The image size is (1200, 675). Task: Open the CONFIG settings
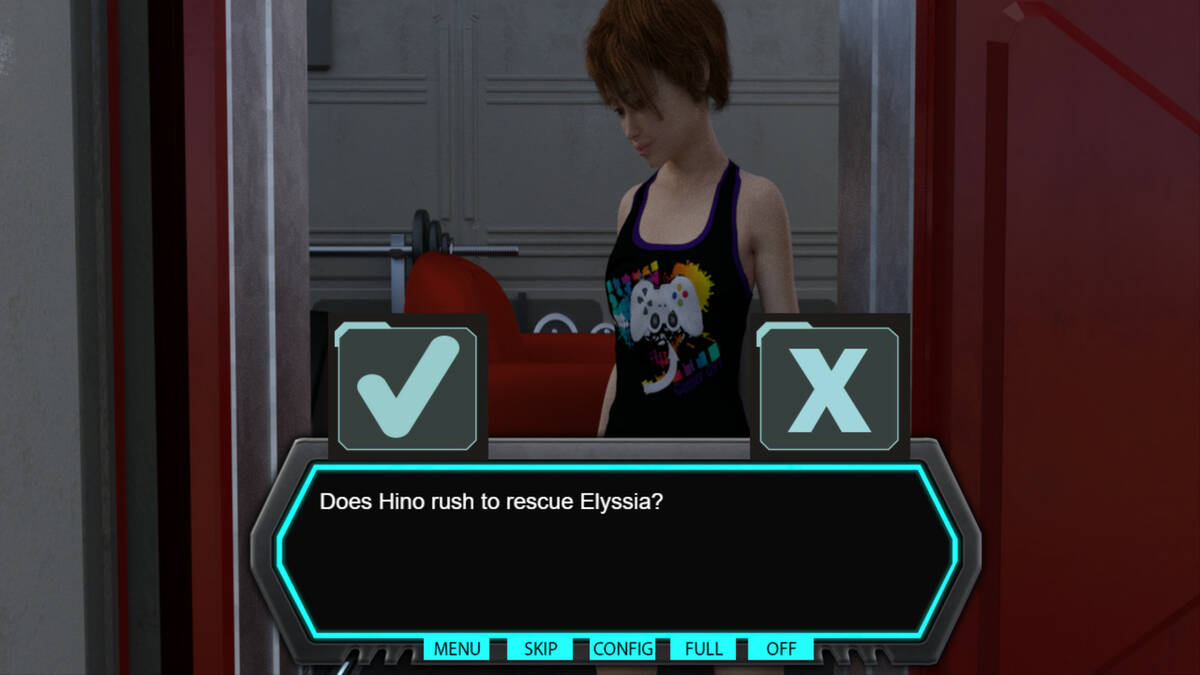623,648
